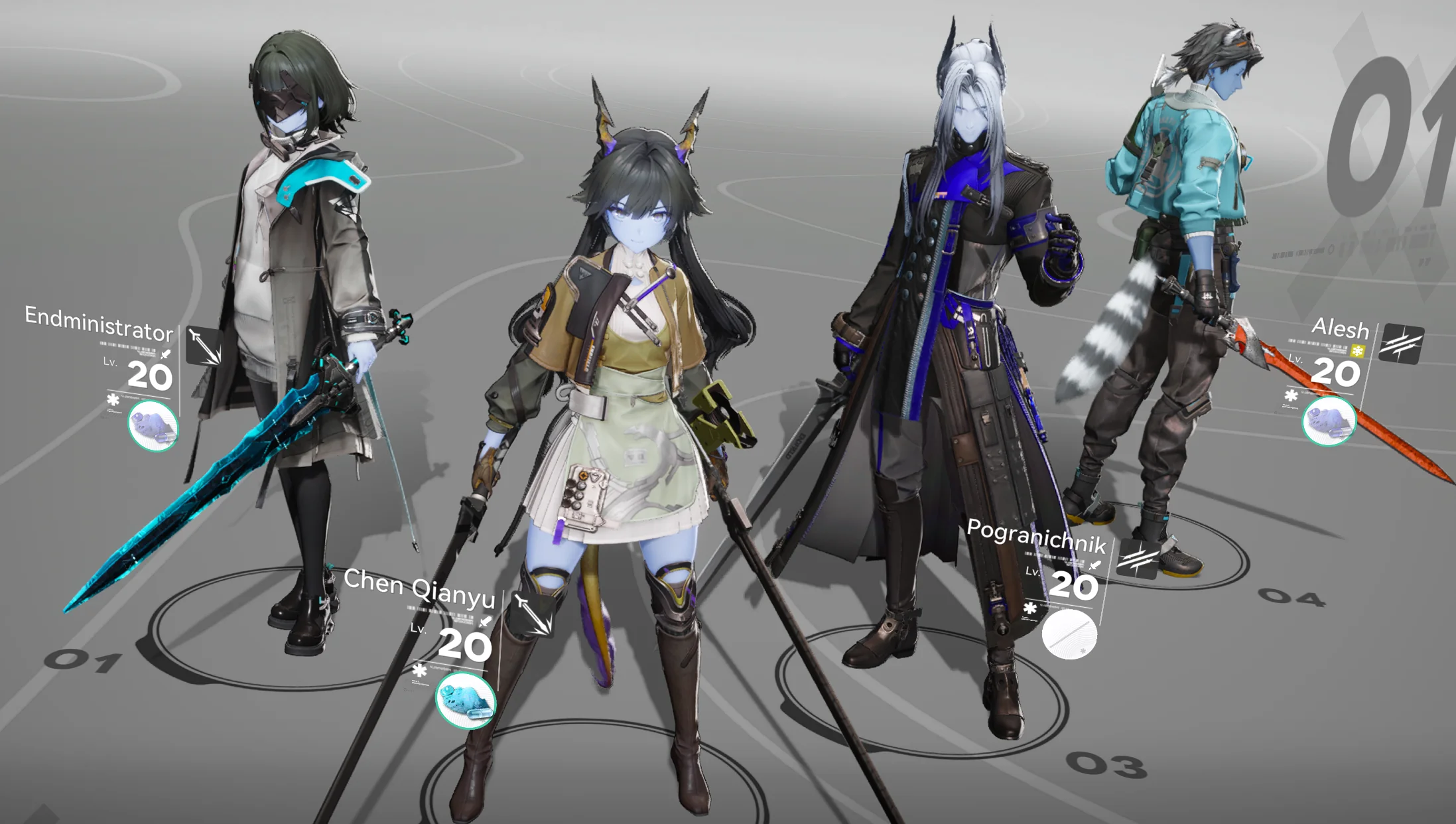Screen dimensions: 1456x824
Task: Select the Endministrator name label
Action: pos(99,324)
